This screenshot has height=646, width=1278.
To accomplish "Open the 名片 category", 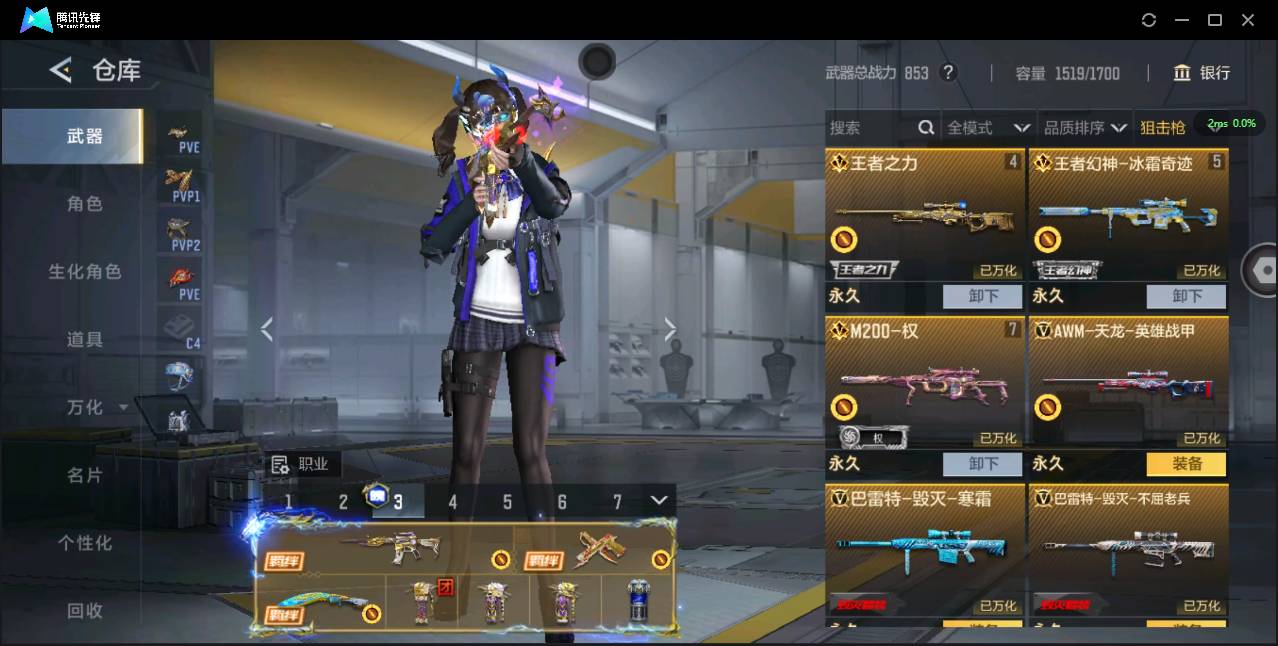I will tap(85, 475).
